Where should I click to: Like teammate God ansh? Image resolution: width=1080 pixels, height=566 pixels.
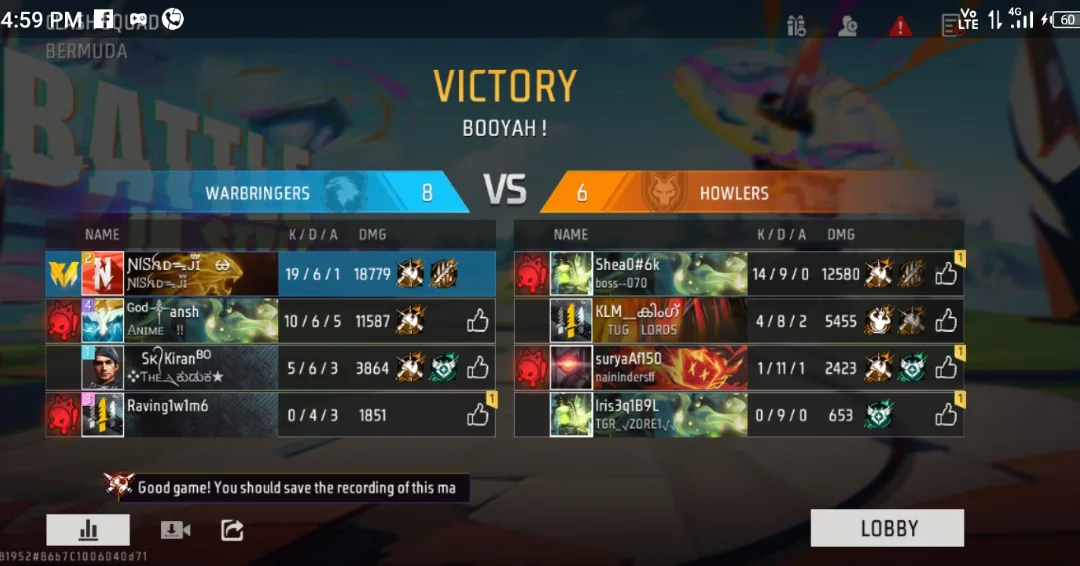tap(478, 321)
